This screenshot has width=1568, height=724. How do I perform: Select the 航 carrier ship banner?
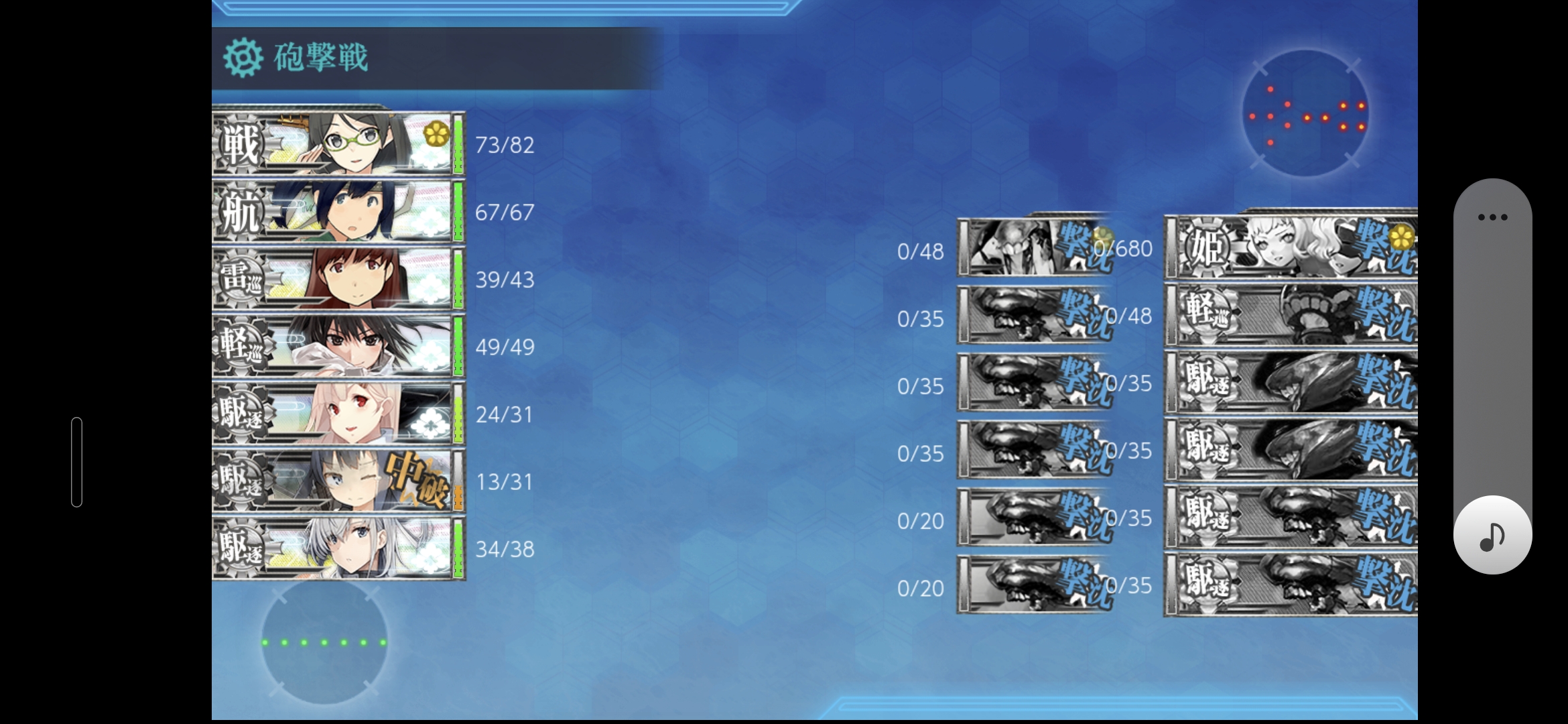tap(338, 212)
